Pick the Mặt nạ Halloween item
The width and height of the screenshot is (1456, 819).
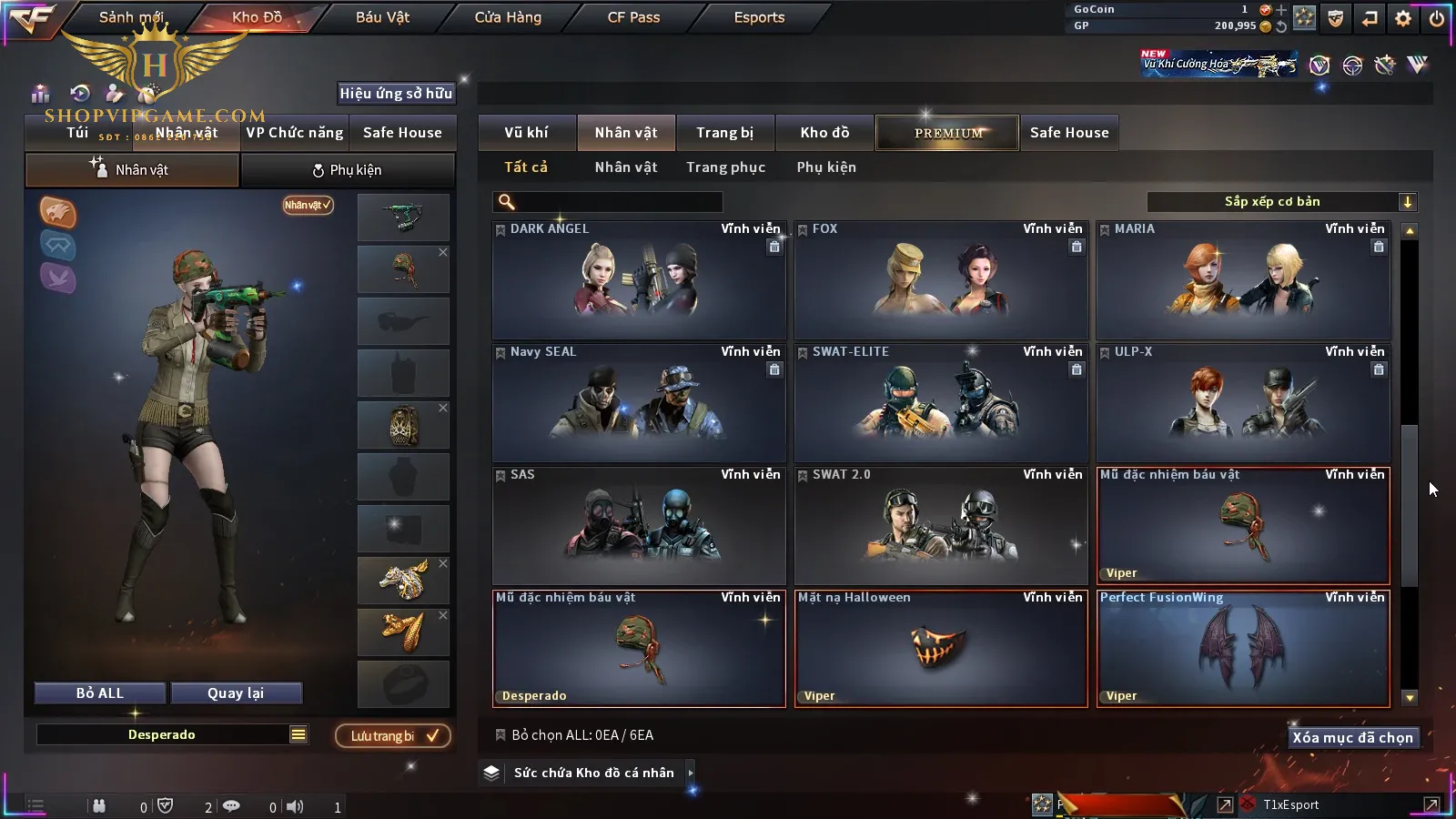pos(941,649)
